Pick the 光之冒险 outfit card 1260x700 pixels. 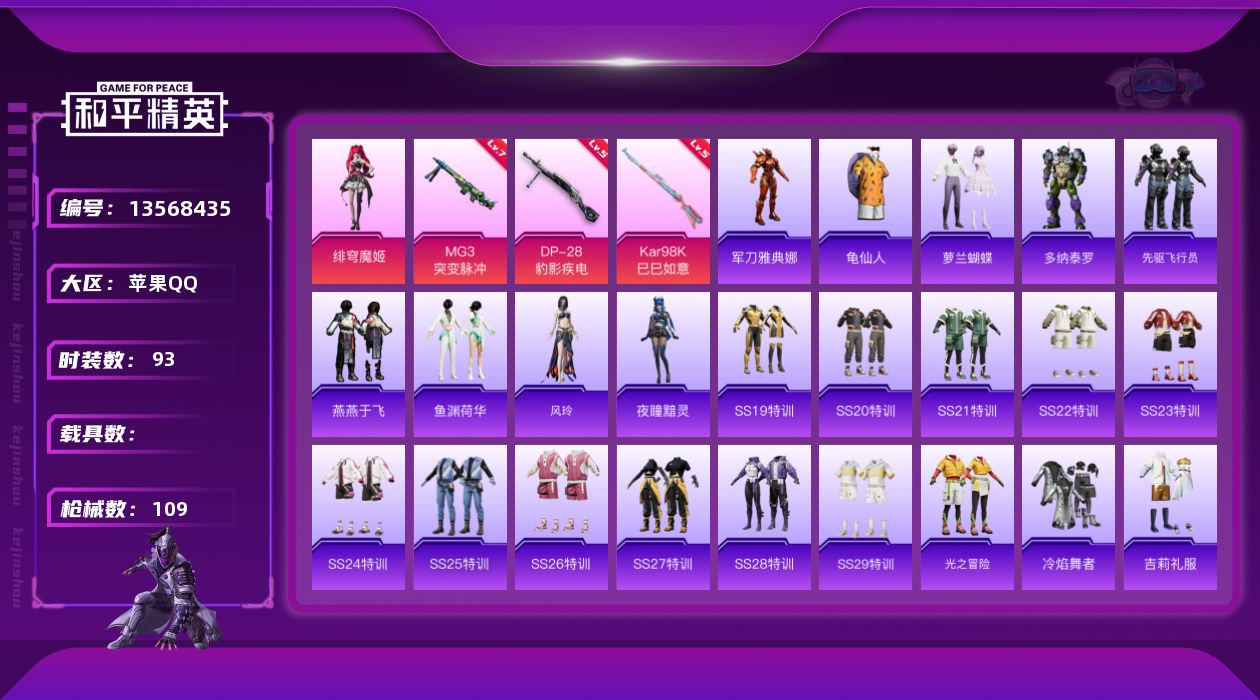(x=967, y=517)
